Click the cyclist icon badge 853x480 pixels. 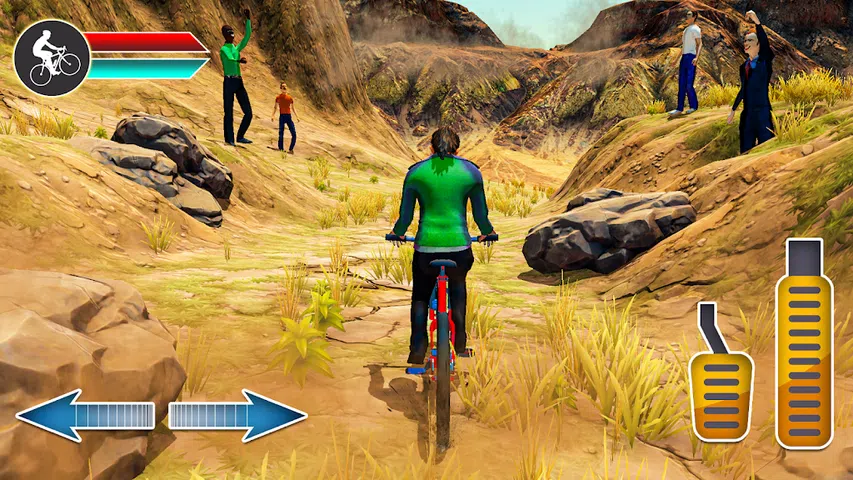[52, 58]
